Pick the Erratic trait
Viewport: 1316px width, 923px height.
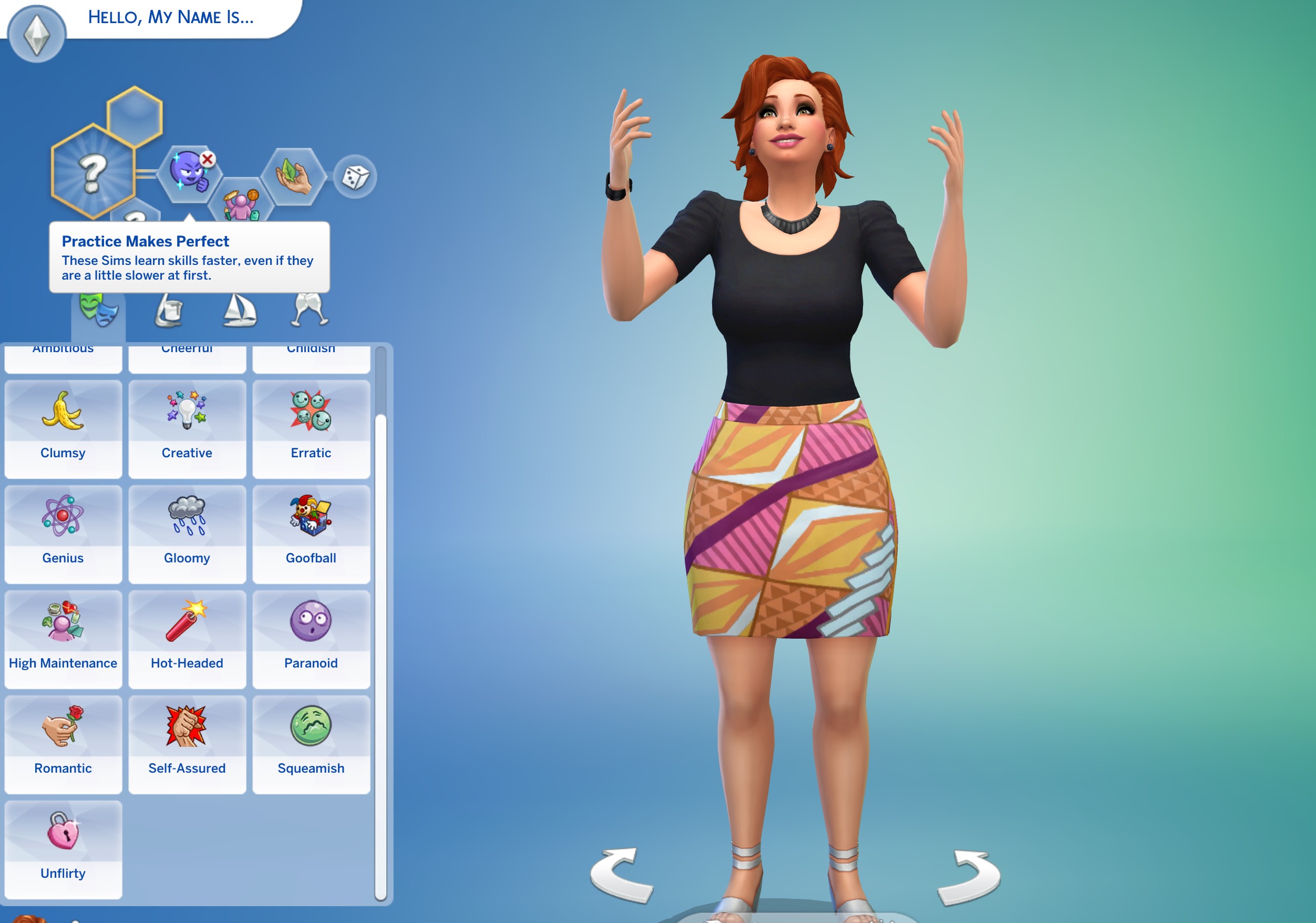tap(311, 428)
